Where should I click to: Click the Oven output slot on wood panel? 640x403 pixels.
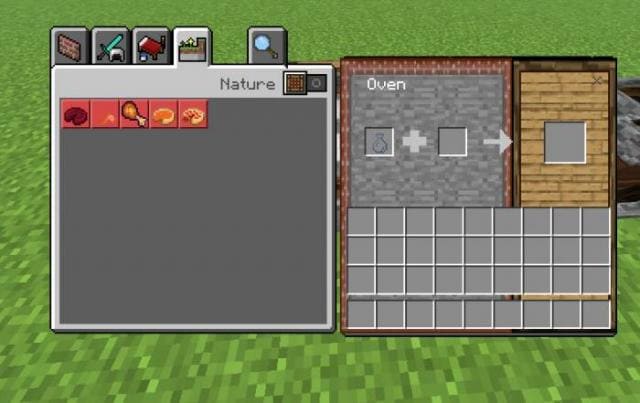pos(565,141)
